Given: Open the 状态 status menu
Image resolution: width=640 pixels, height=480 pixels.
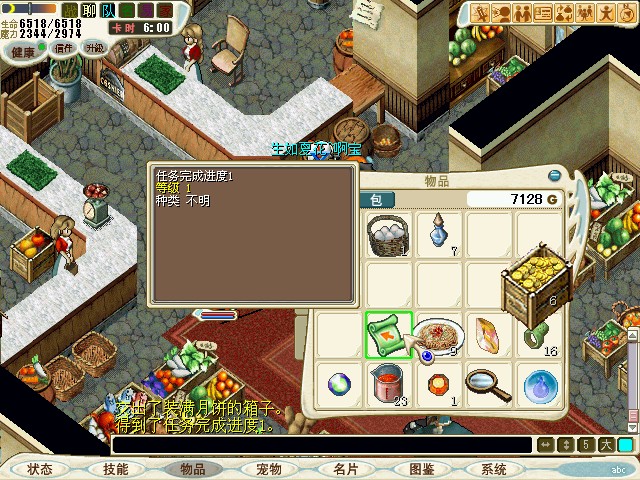Looking at the screenshot, I should coord(40,468).
